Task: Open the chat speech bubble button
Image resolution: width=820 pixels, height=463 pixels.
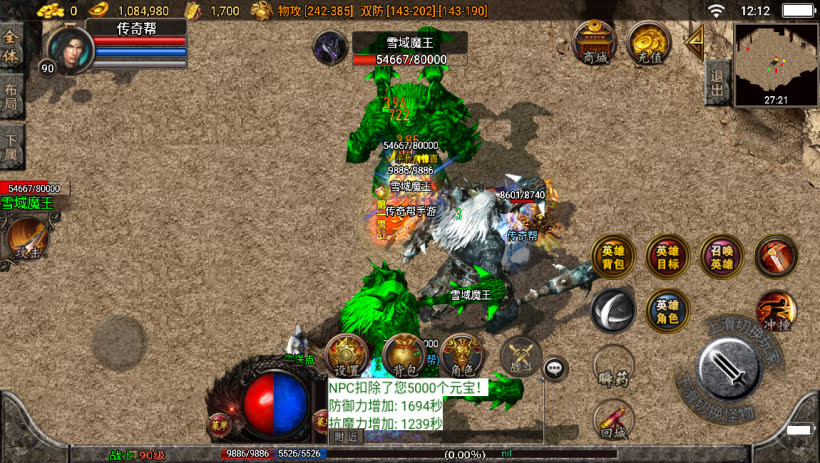Action: [556, 369]
